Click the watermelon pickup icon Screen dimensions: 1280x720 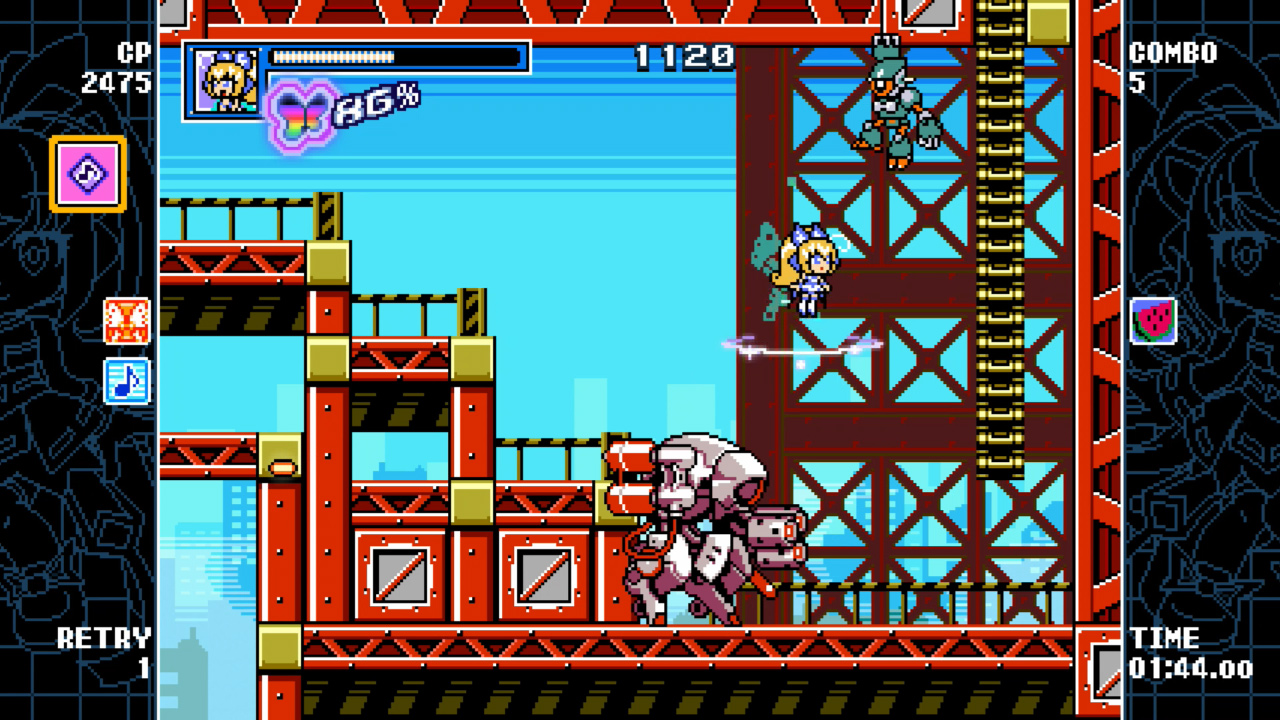click(x=1153, y=320)
